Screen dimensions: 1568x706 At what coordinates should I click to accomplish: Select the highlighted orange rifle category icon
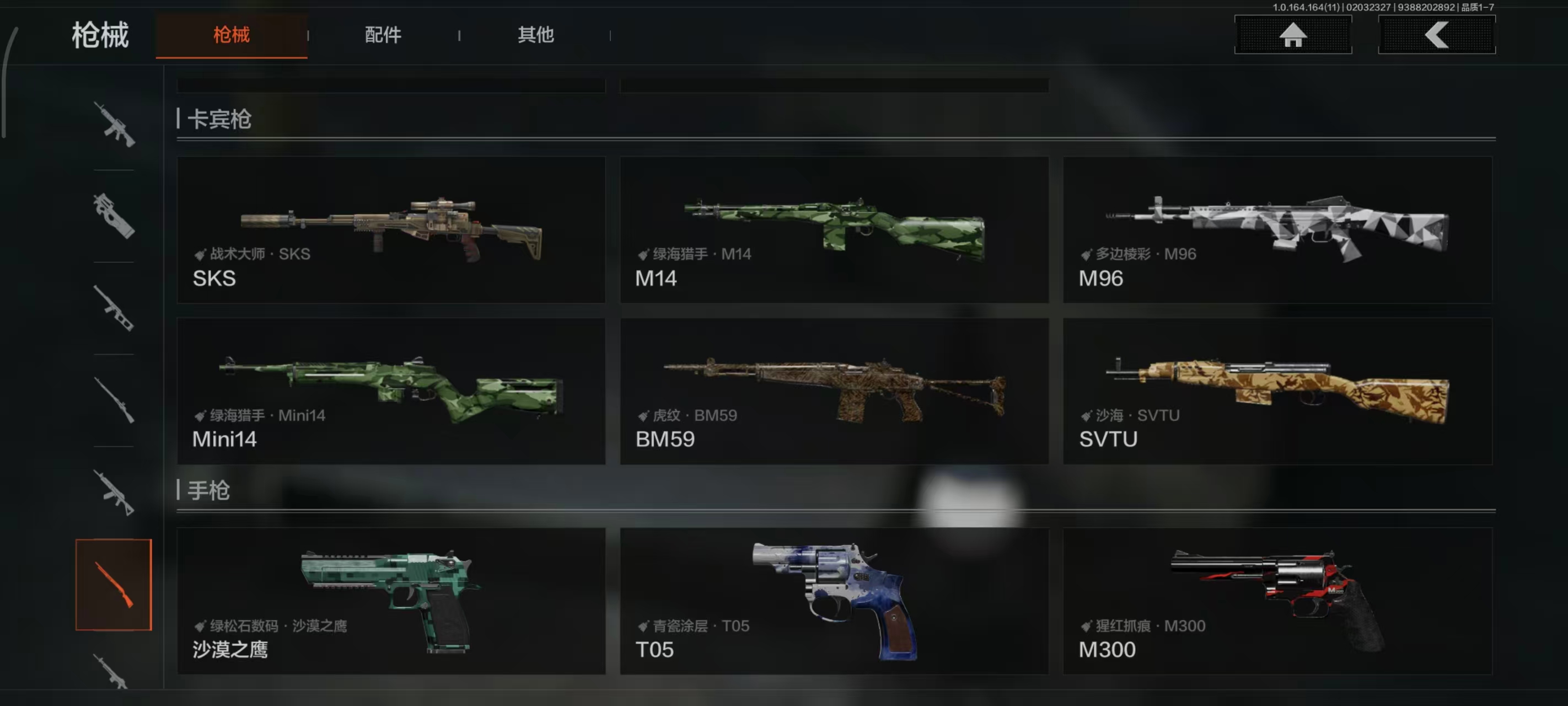(114, 584)
